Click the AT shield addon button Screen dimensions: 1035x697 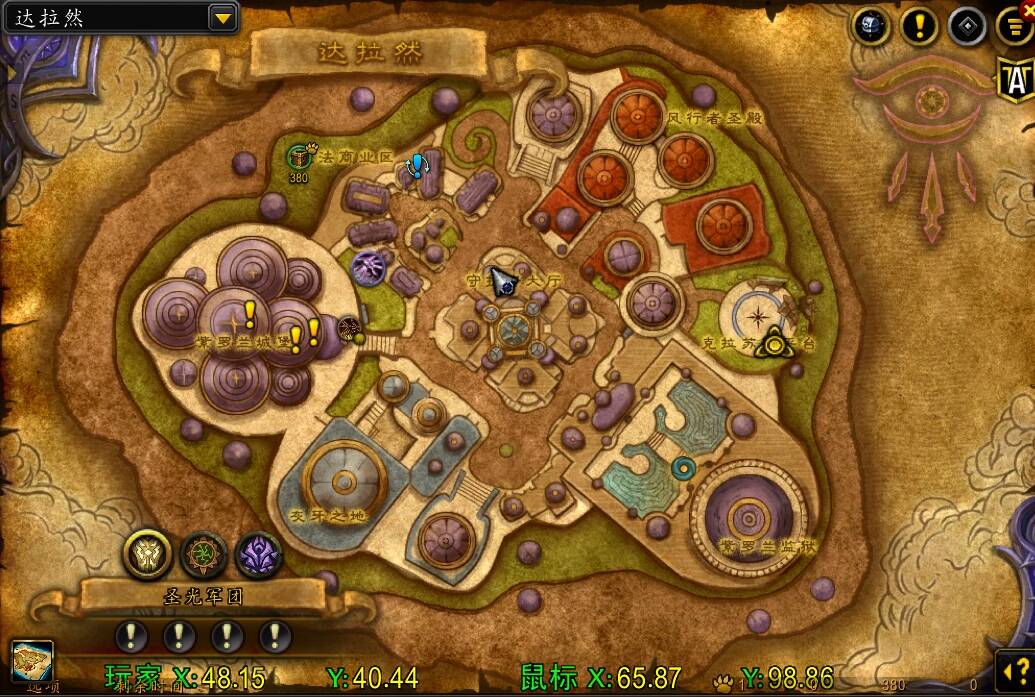(x=1015, y=78)
